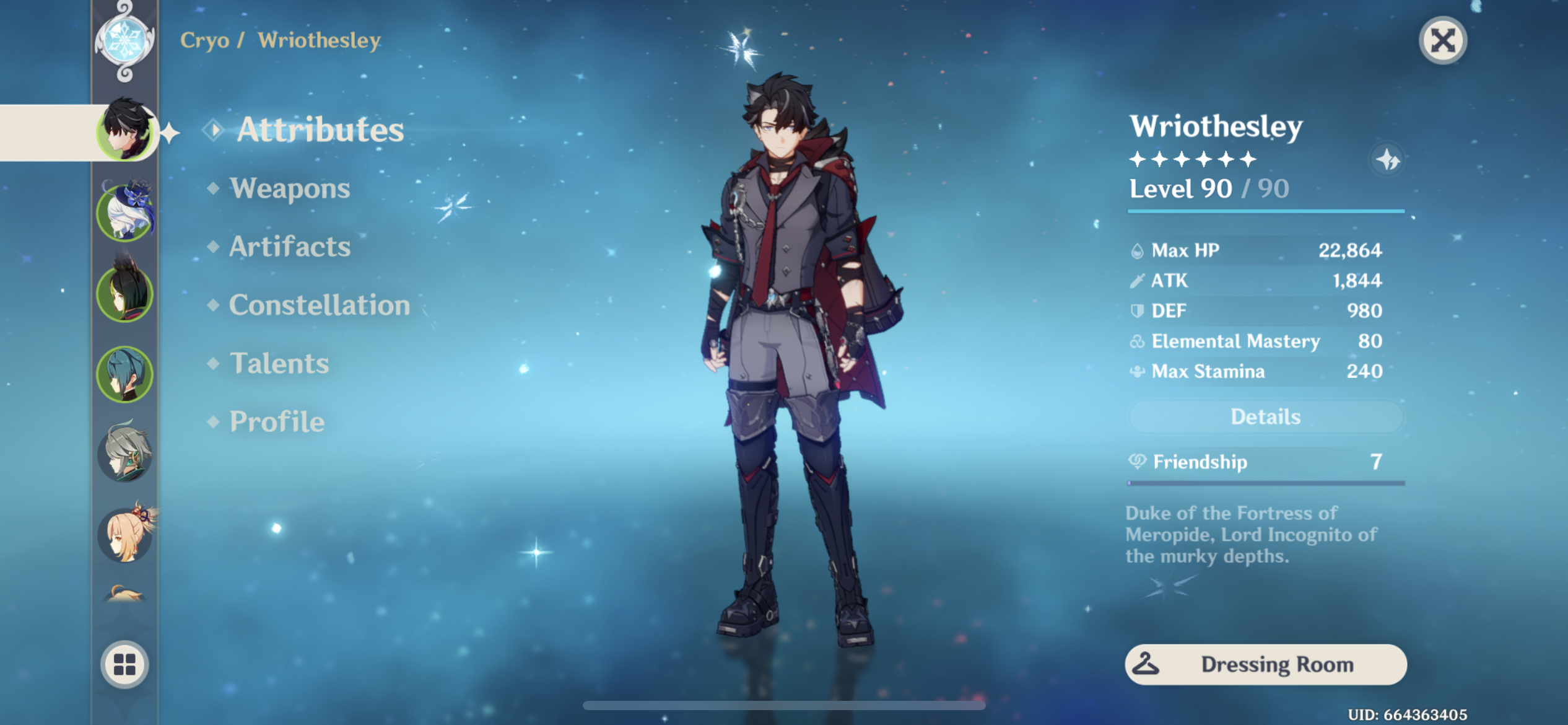
Task: Open the Constellation section
Action: coord(320,305)
